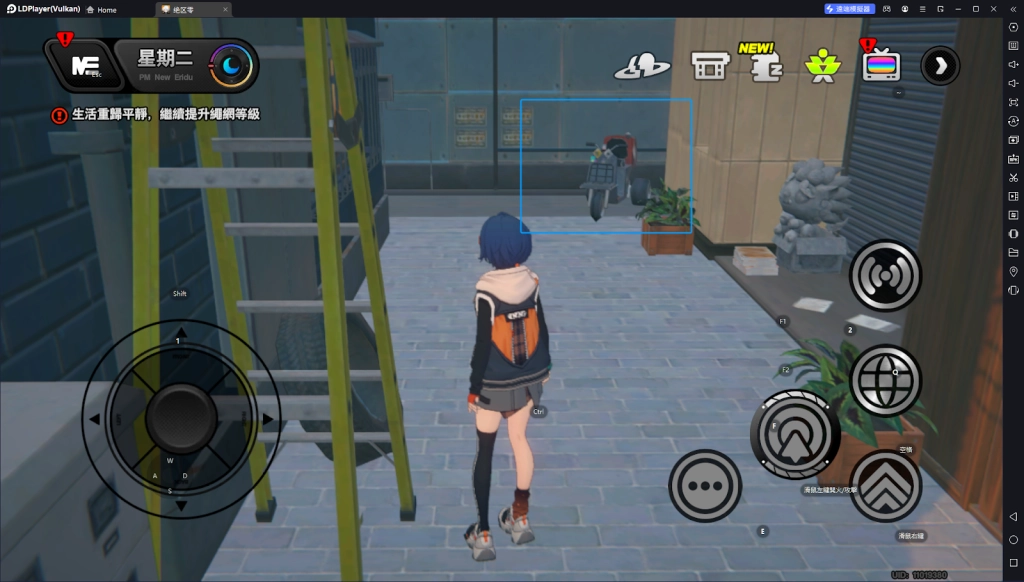Tap the signal waves button
Image resolution: width=1024 pixels, height=582 pixels.
[885, 276]
